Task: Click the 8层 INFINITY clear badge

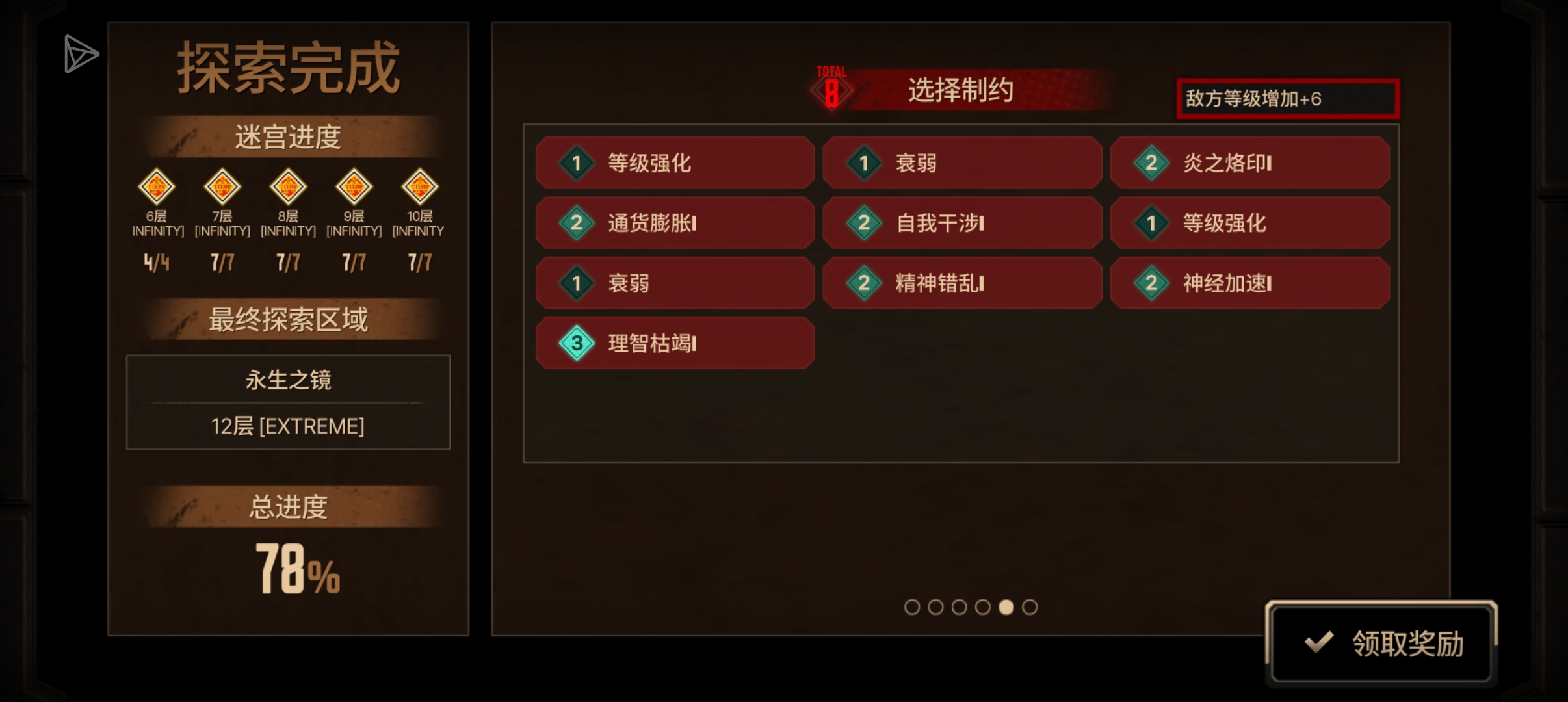Action: pyautogui.click(x=288, y=187)
